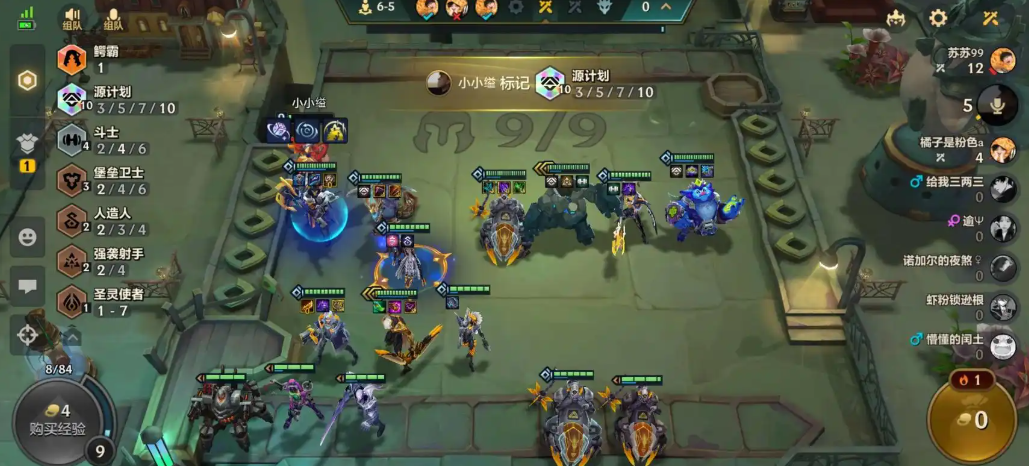The height and width of the screenshot is (466, 1029).
Task: Open the gold coin shop button
Action: click(x=973, y=419)
